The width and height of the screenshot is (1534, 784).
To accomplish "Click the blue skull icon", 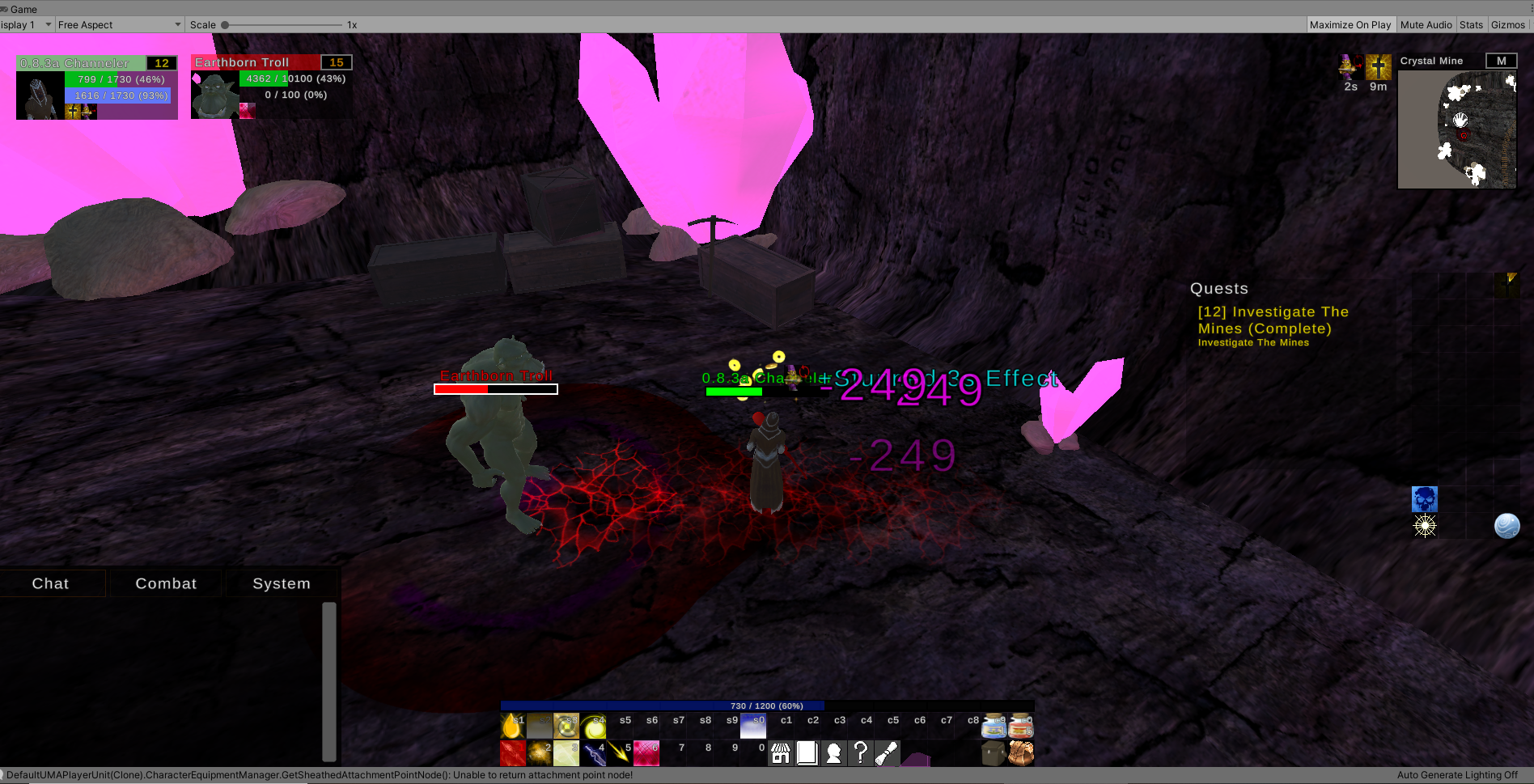I will click(x=1425, y=498).
